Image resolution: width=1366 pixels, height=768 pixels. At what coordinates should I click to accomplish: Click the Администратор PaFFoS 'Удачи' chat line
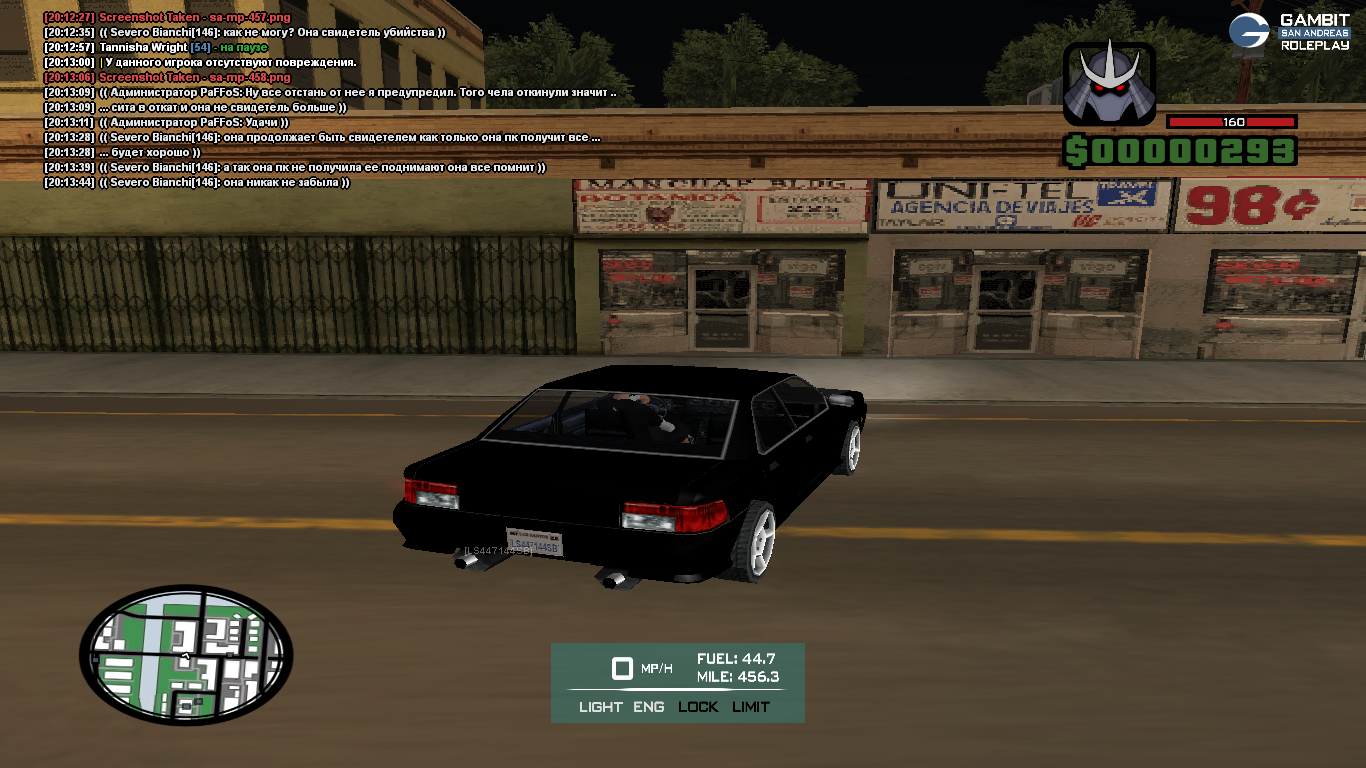165,122
